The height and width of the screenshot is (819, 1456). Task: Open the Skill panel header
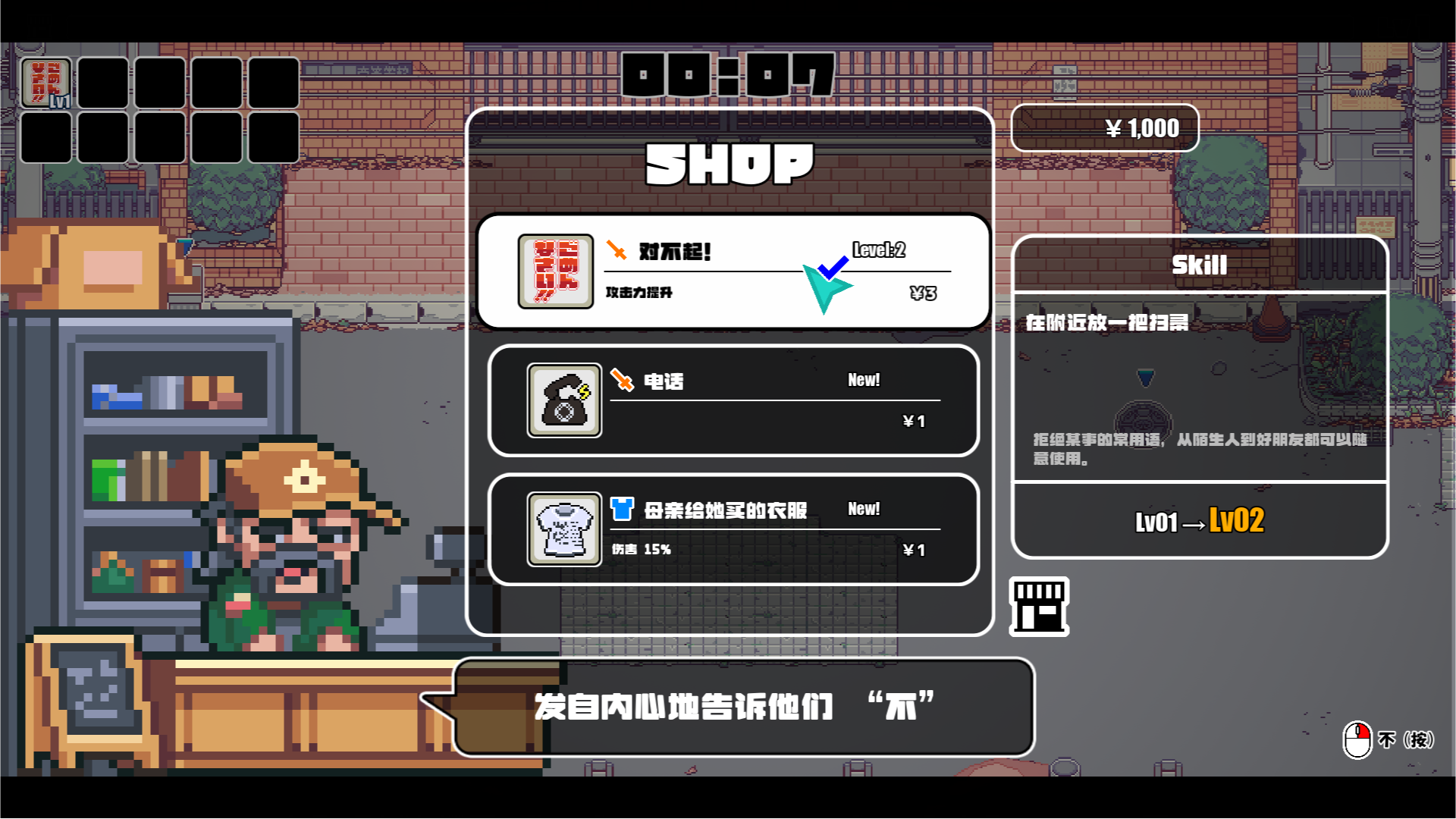(1199, 265)
